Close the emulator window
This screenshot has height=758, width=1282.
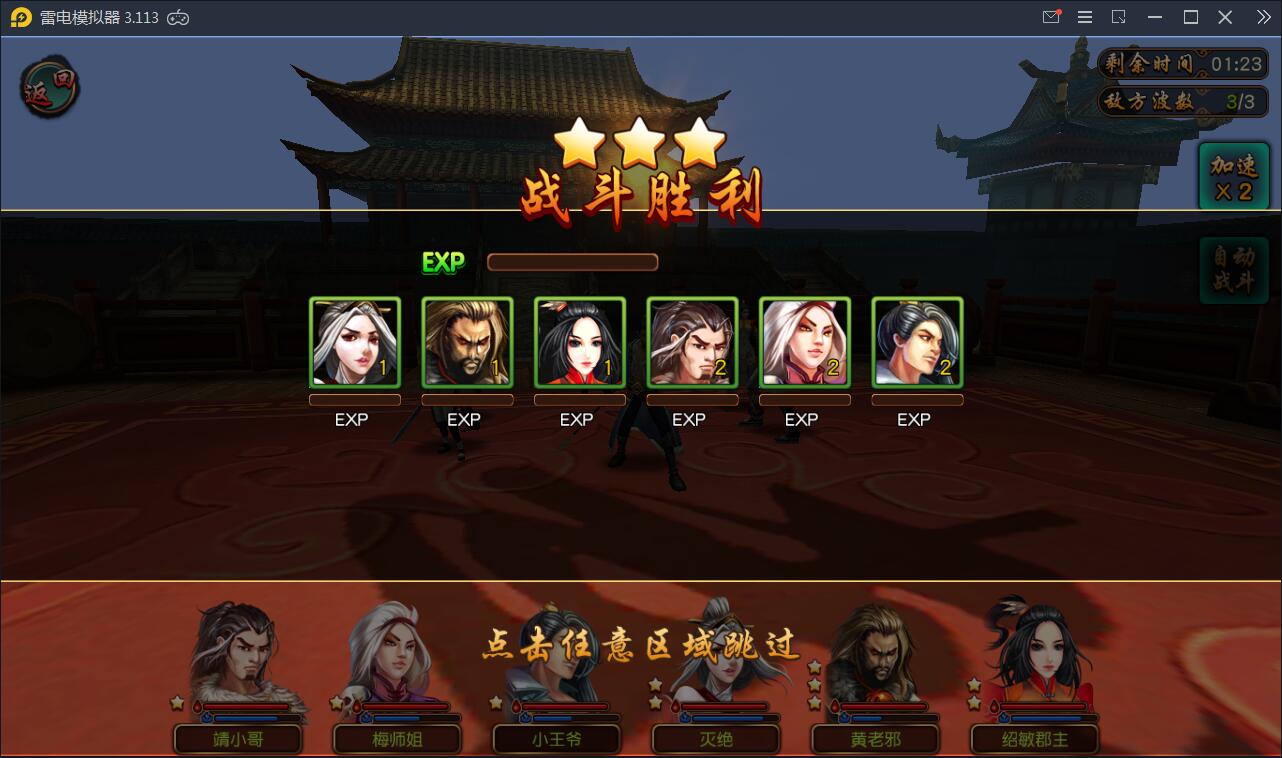1225,17
